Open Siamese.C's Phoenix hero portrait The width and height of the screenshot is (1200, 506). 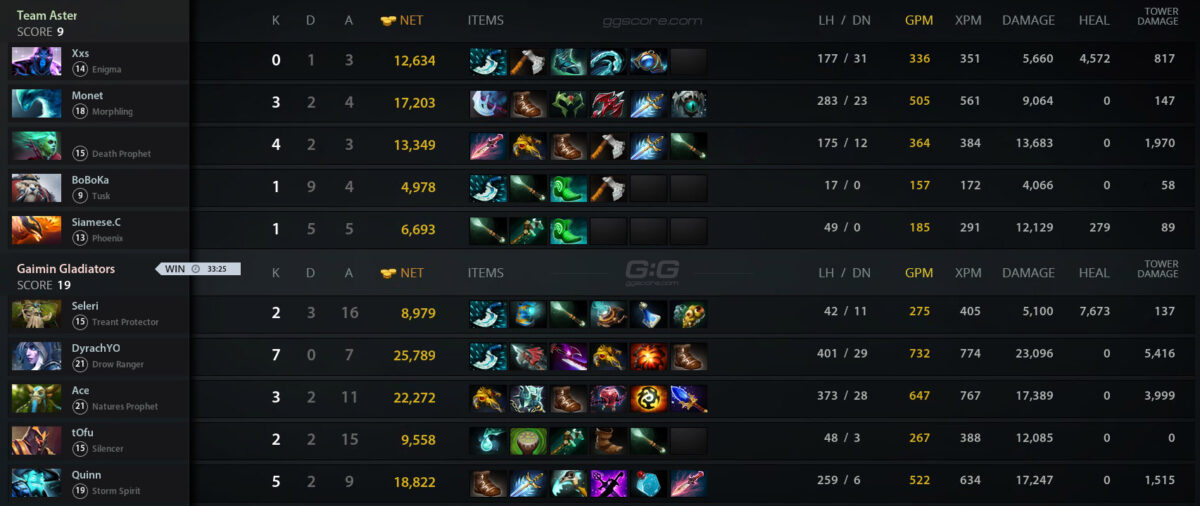point(37,229)
